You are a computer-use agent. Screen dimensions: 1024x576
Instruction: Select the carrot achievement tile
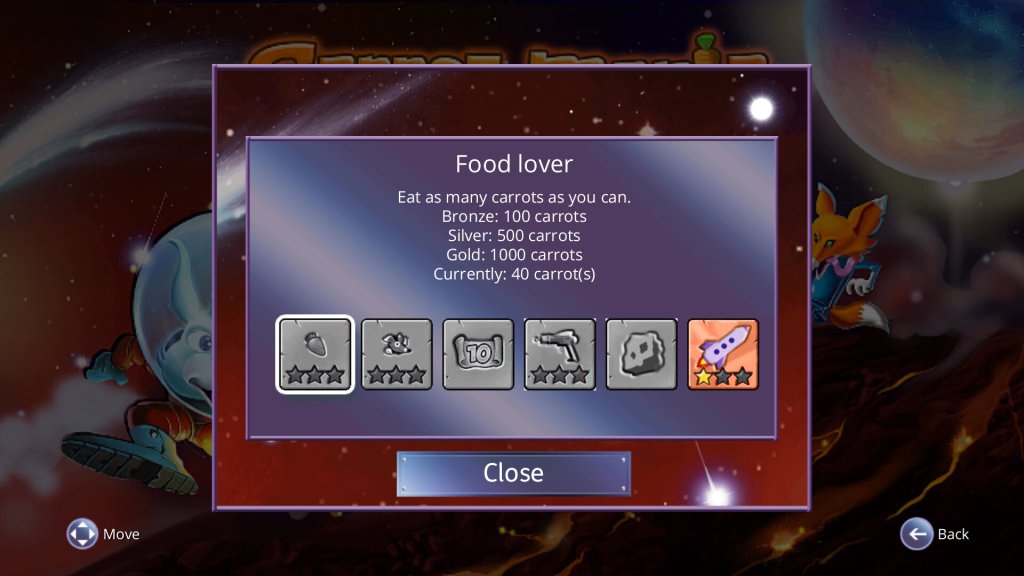315,354
